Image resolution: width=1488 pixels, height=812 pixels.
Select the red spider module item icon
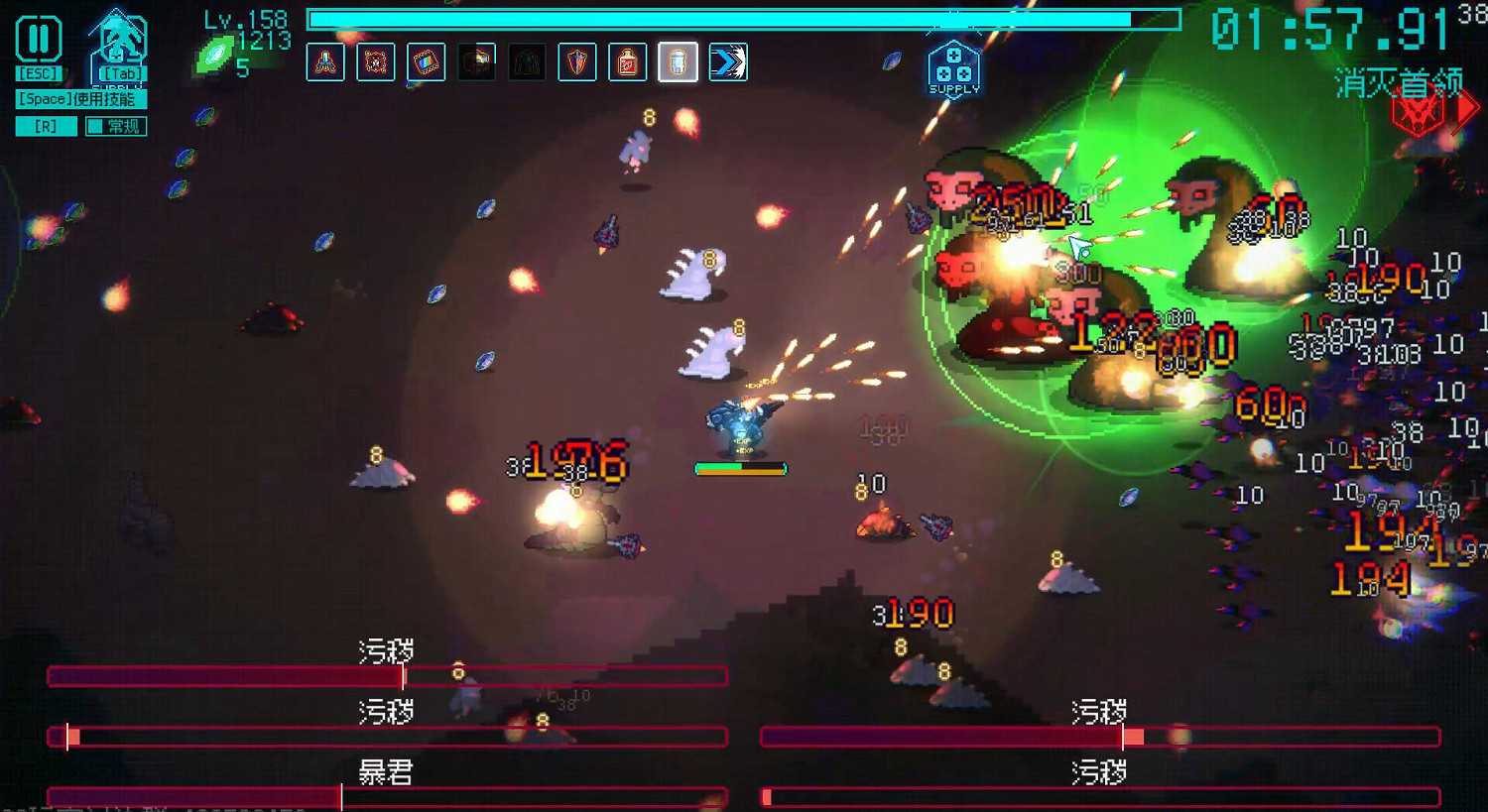pyautogui.click(x=376, y=61)
